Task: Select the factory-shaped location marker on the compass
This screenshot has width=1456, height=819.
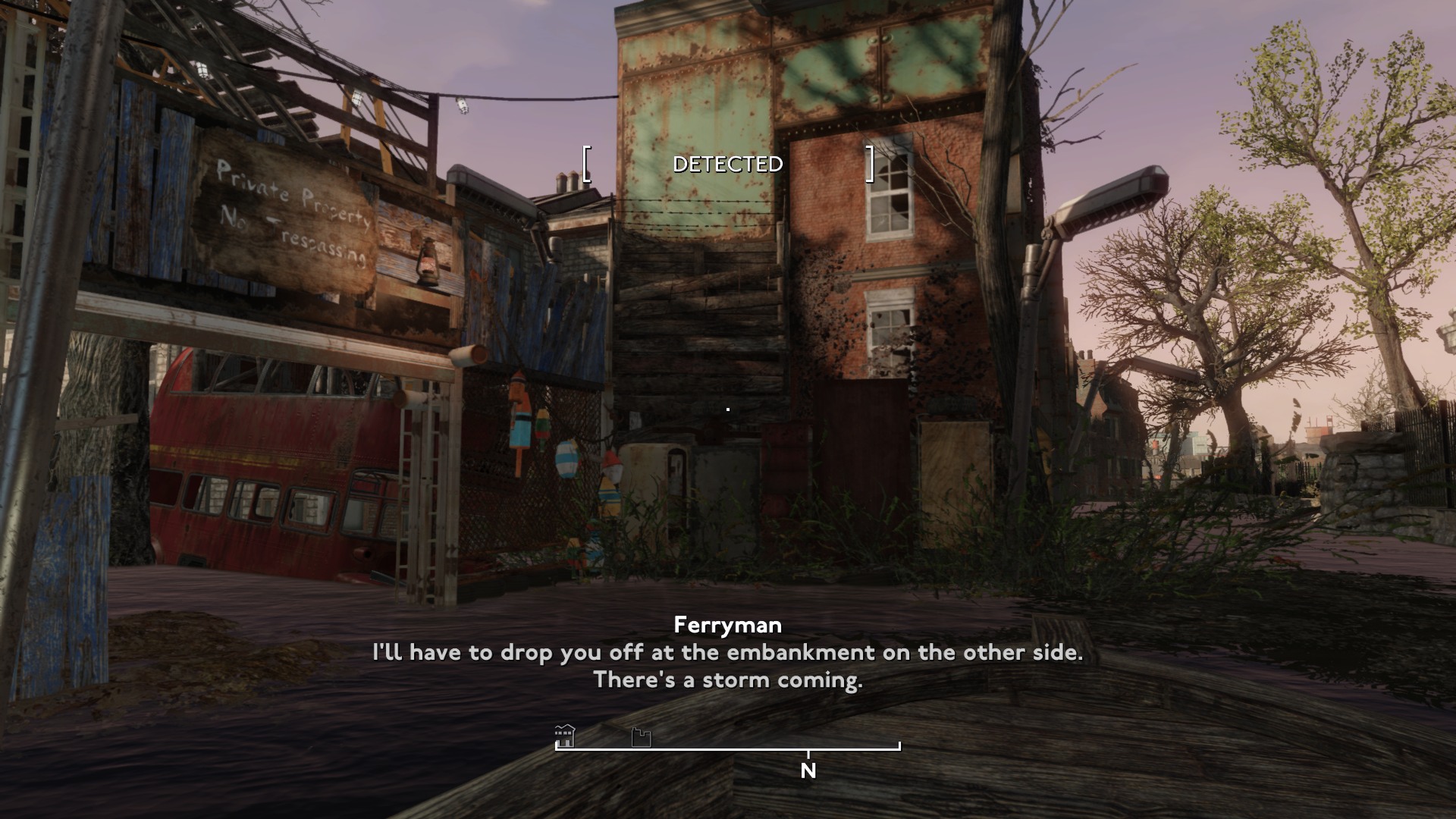Action: (x=641, y=737)
